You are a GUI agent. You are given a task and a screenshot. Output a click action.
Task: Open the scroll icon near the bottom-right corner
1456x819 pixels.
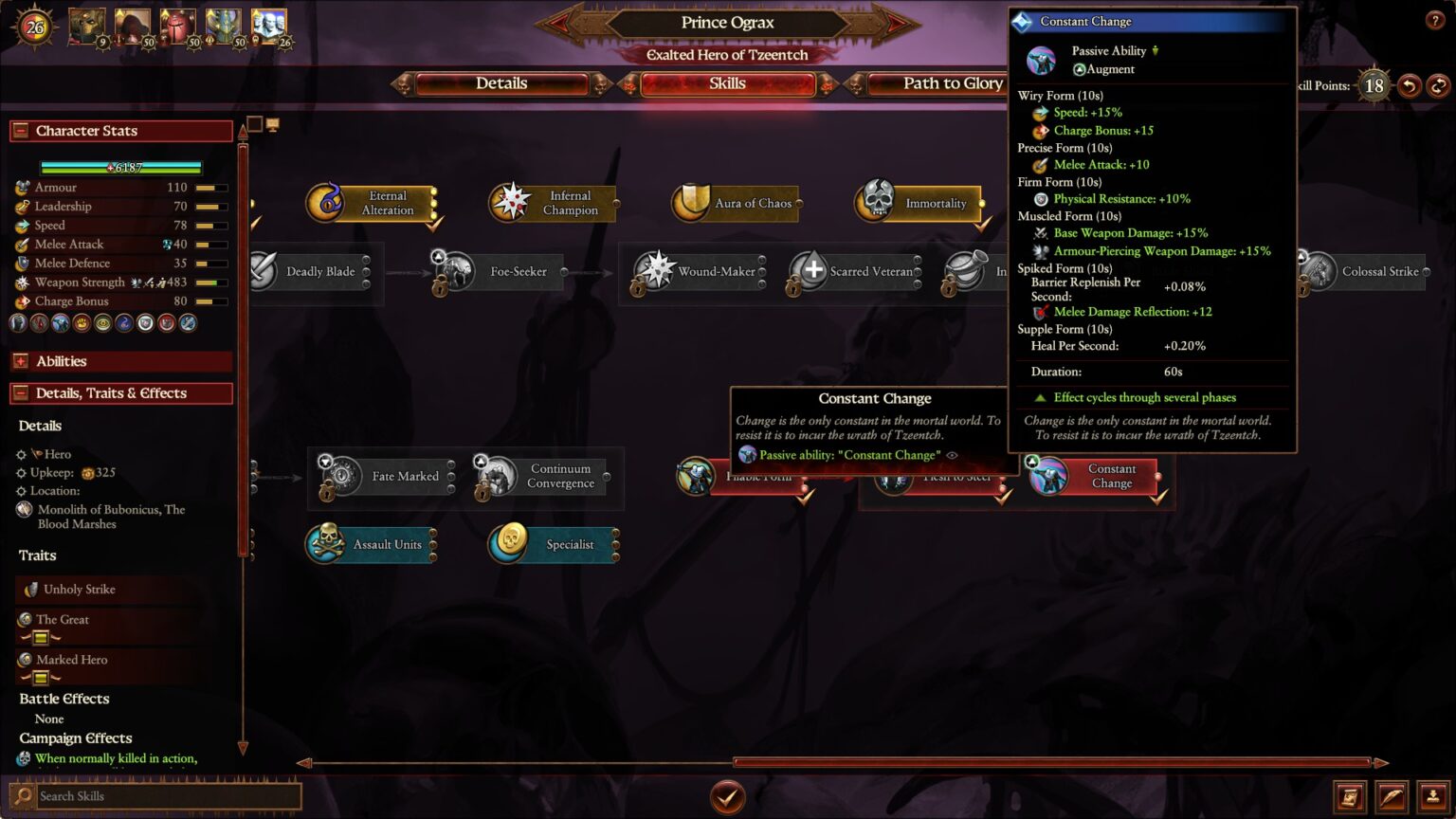pos(1348,796)
